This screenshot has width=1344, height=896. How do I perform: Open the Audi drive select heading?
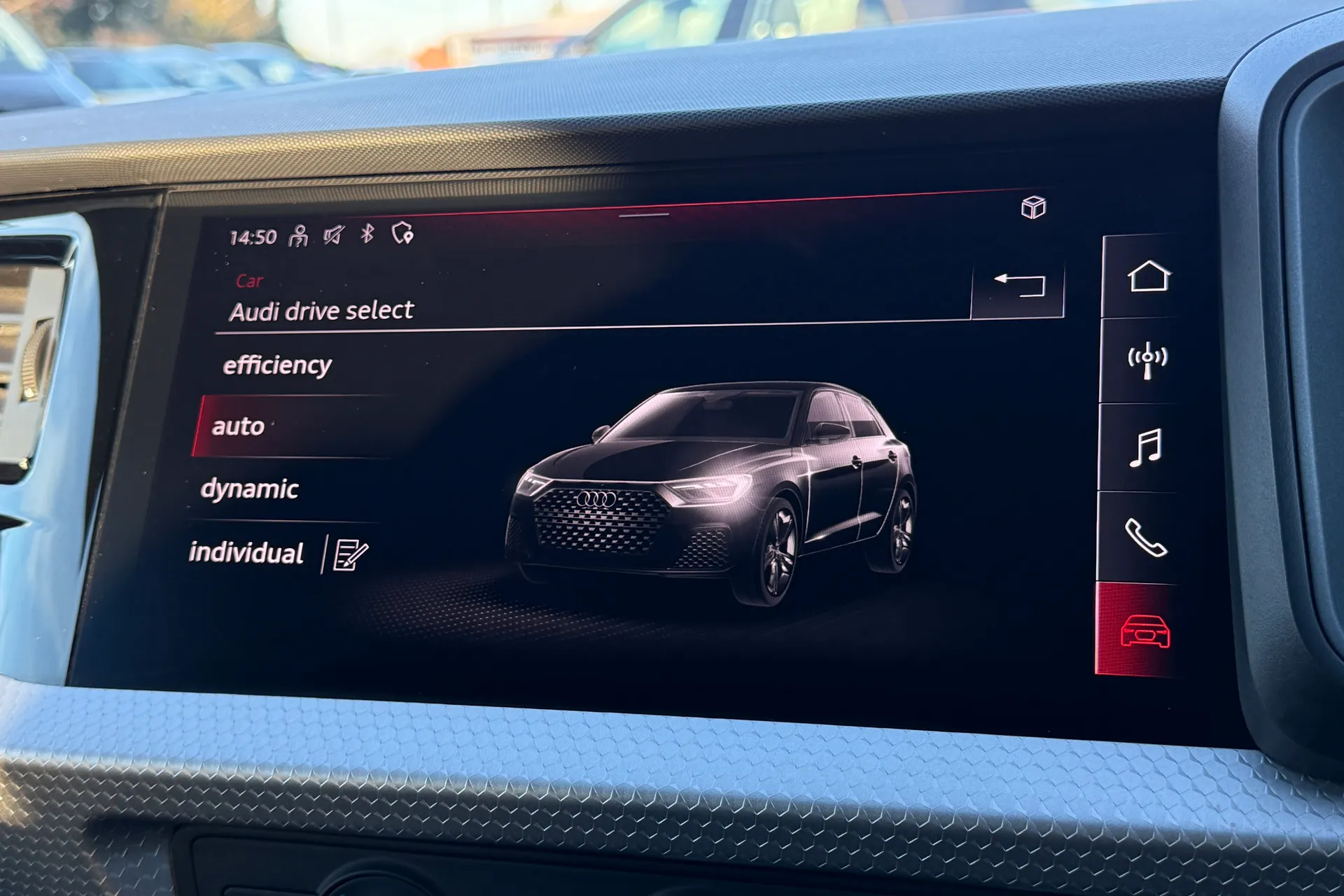[322, 311]
